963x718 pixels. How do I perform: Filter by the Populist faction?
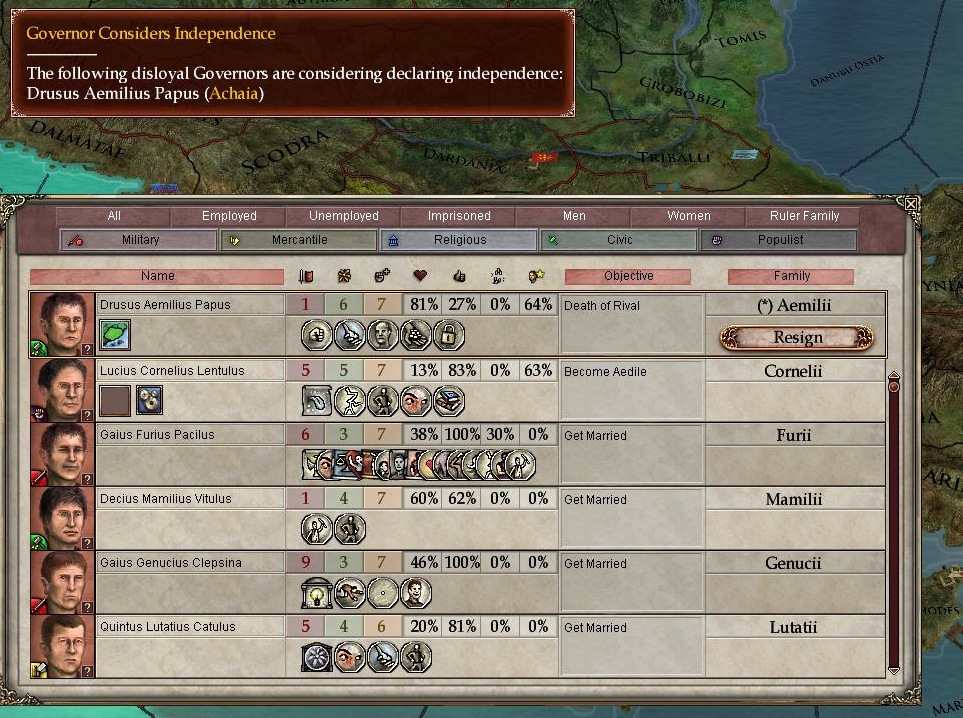pos(780,240)
